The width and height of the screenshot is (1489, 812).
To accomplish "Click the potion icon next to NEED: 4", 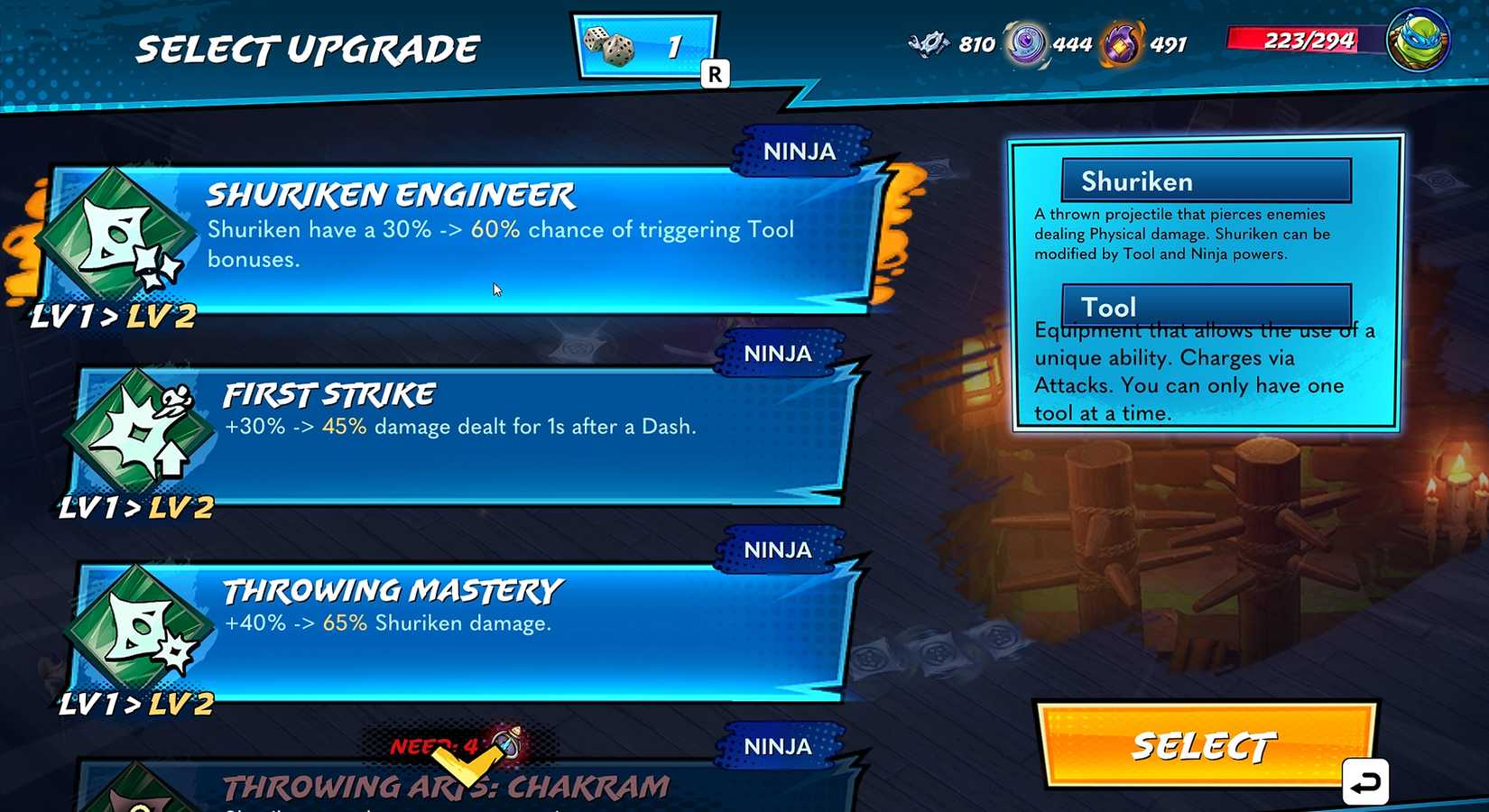I will [505, 742].
